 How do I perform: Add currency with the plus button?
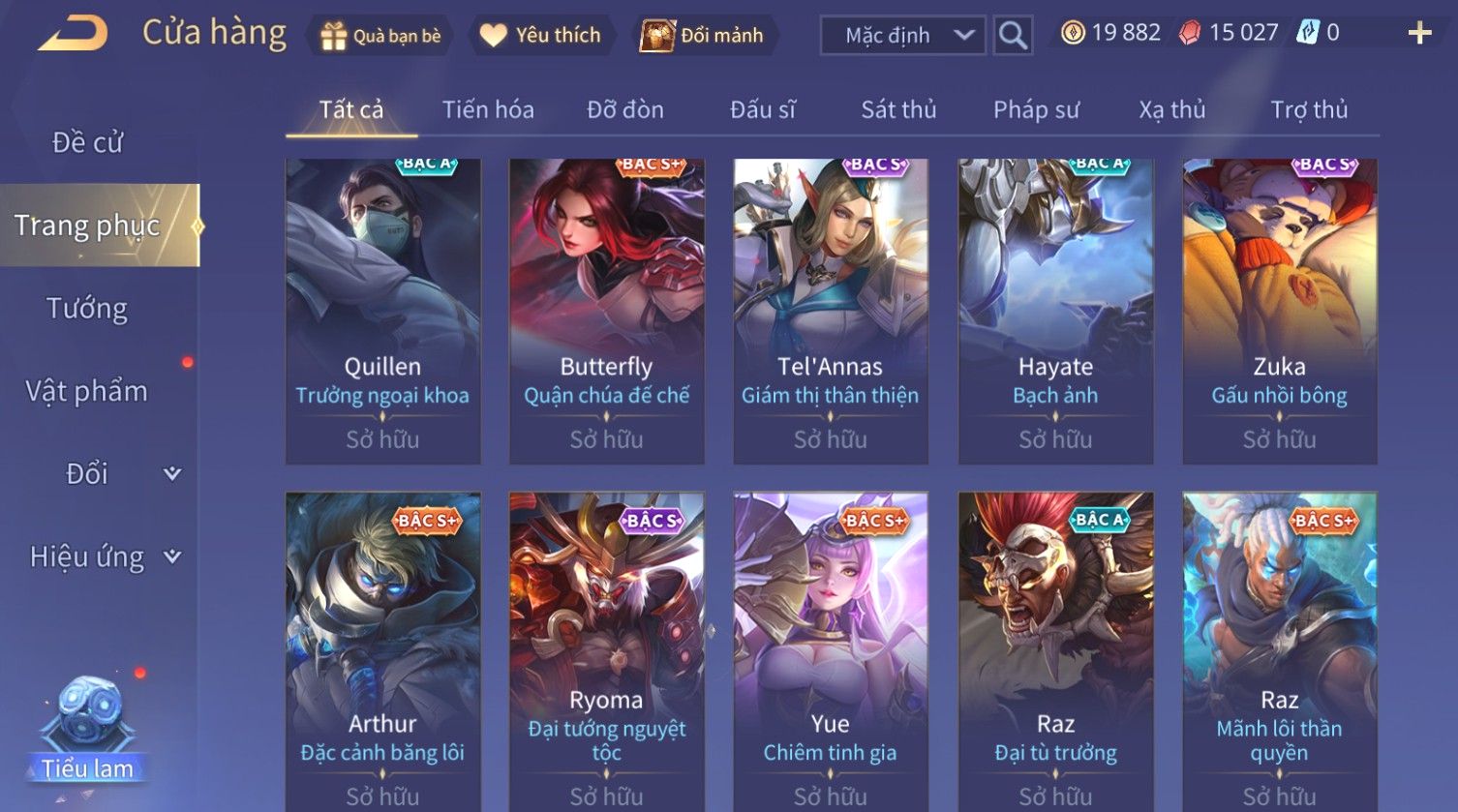point(1419,34)
